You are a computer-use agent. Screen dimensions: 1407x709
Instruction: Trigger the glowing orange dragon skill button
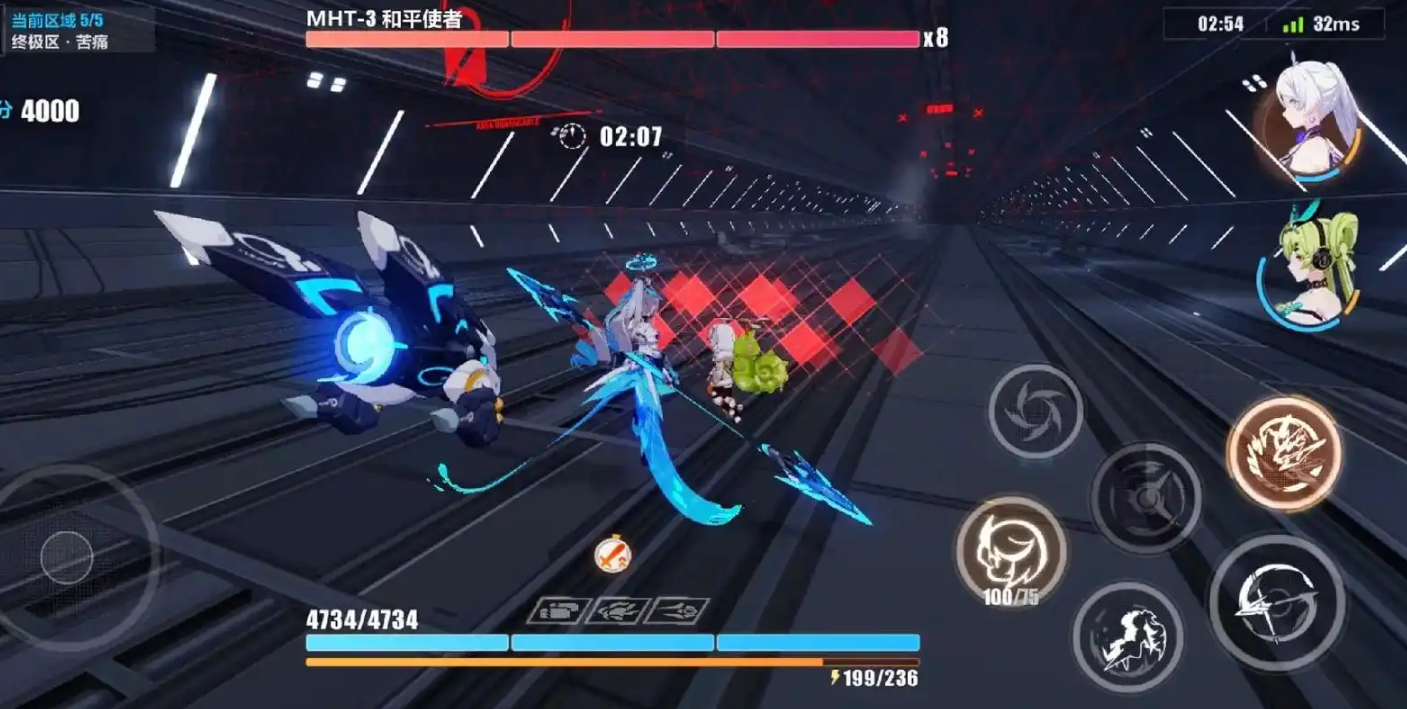click(1284, 453)
